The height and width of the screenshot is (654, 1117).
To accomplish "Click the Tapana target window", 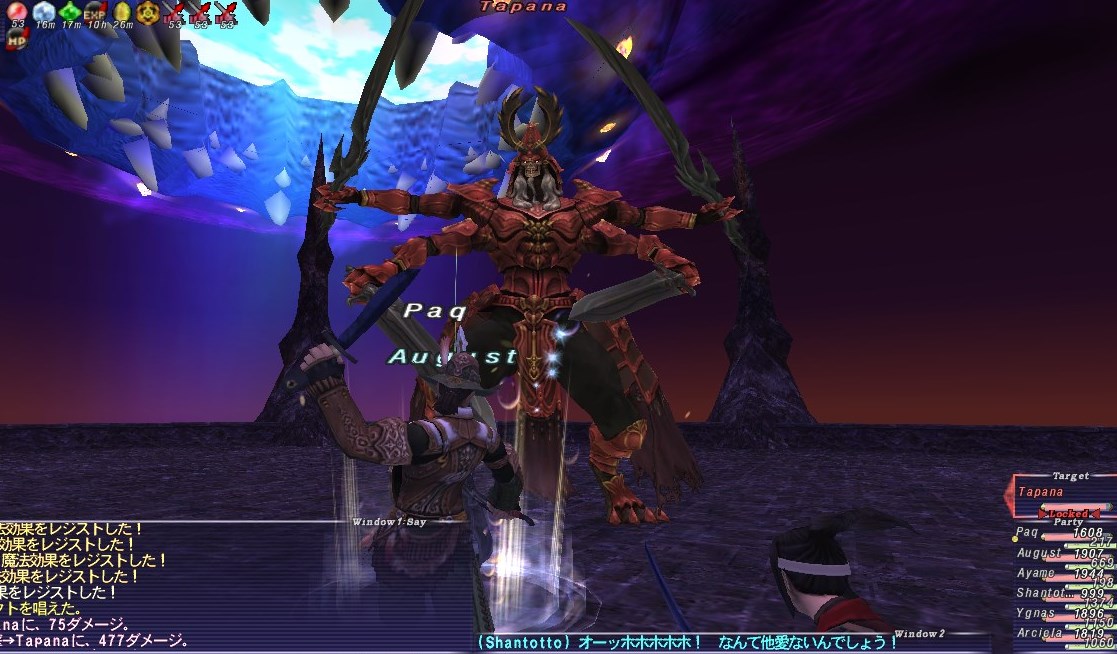I will click(x=1060, y=492).
